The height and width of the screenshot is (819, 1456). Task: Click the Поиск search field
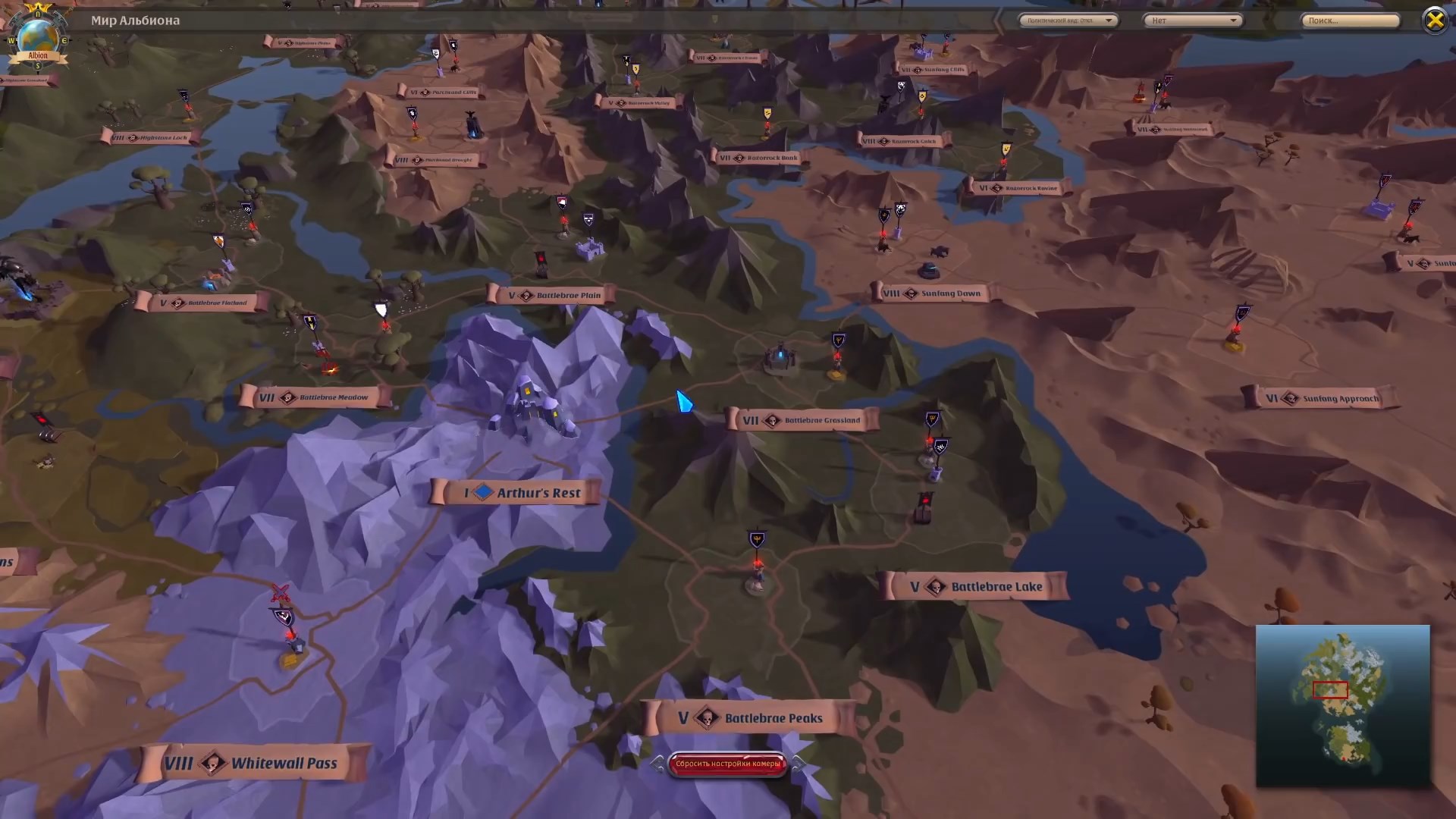tap(1350, 20)
